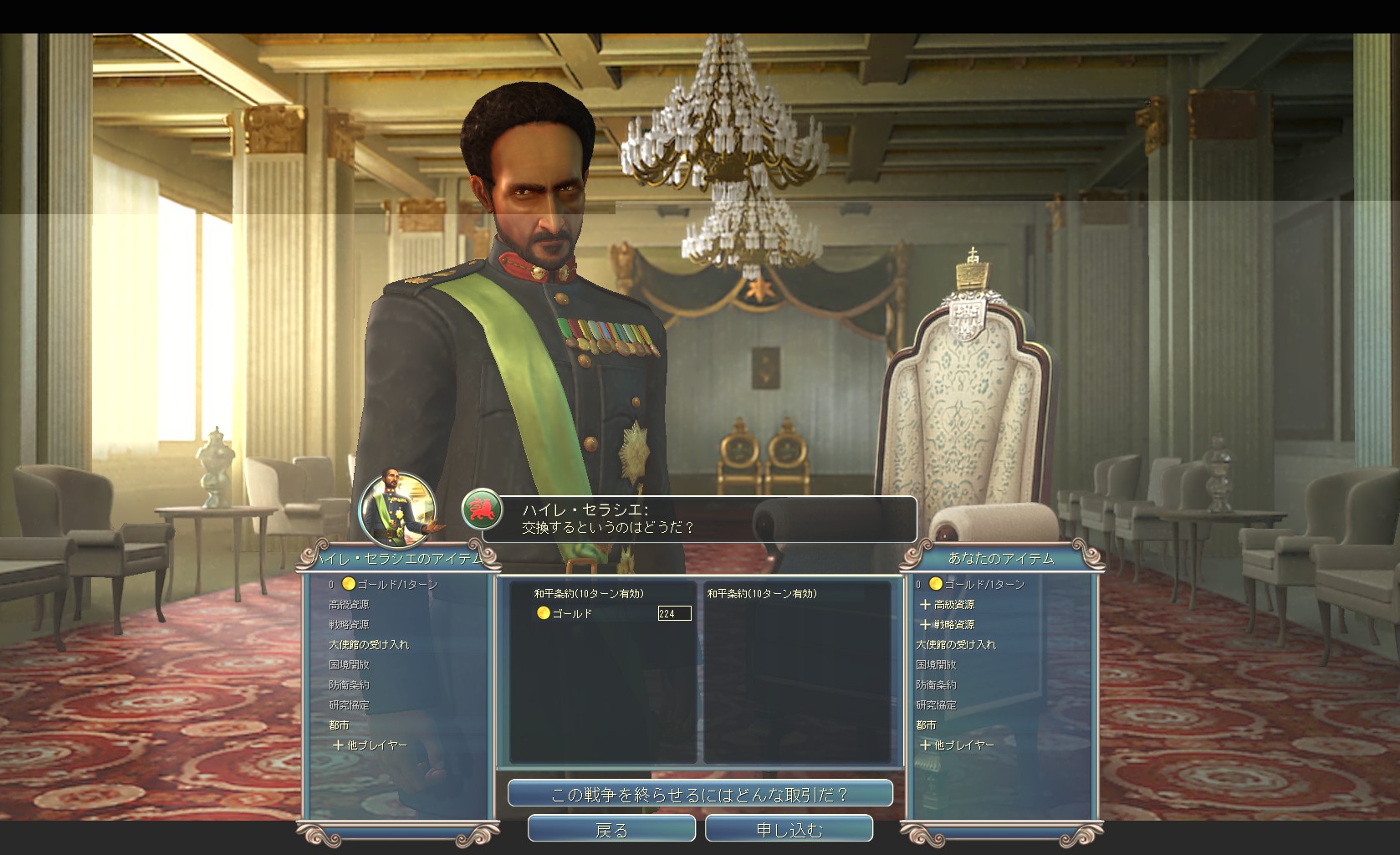1400x855 pixels.
Task: Remove the ゴールド entry from the offered deal
Action: (x=572, y=613)
